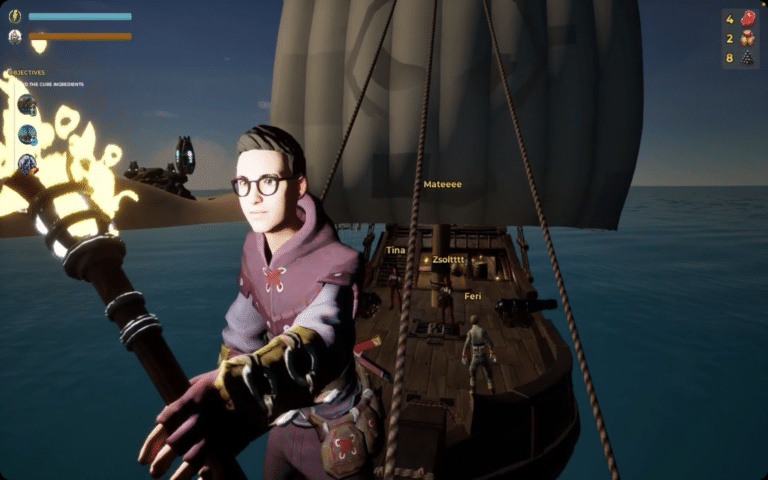Select the red meat resource icon
Screen dimensions: 768x480
click(x=747, y=18)
